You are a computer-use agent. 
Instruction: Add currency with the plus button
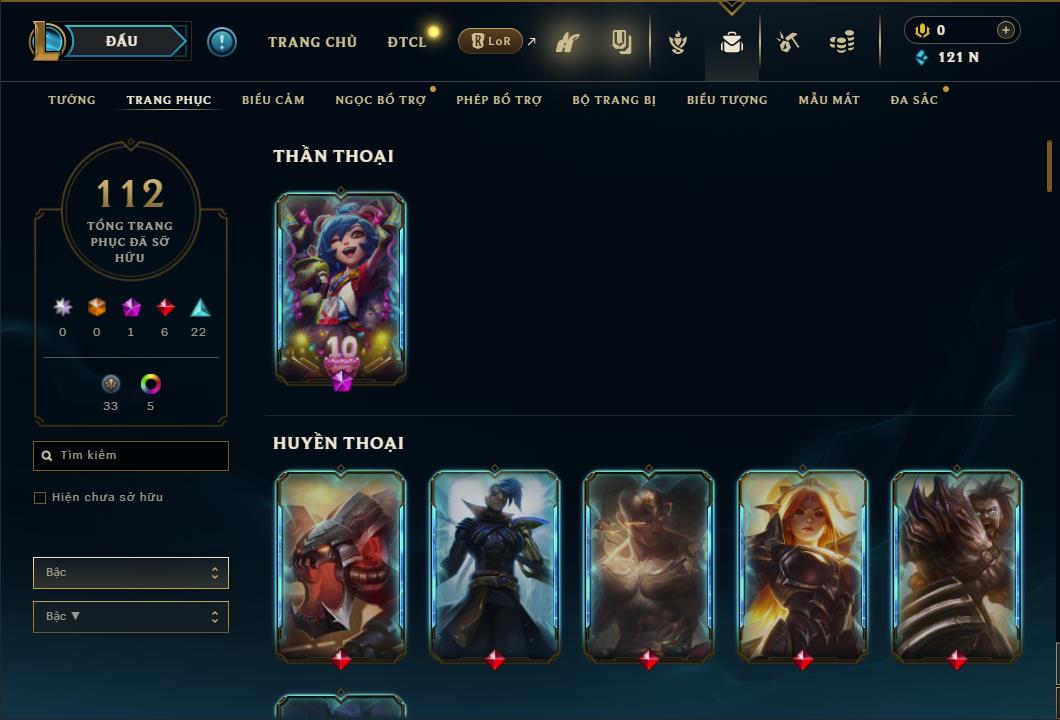(1005, 31)
